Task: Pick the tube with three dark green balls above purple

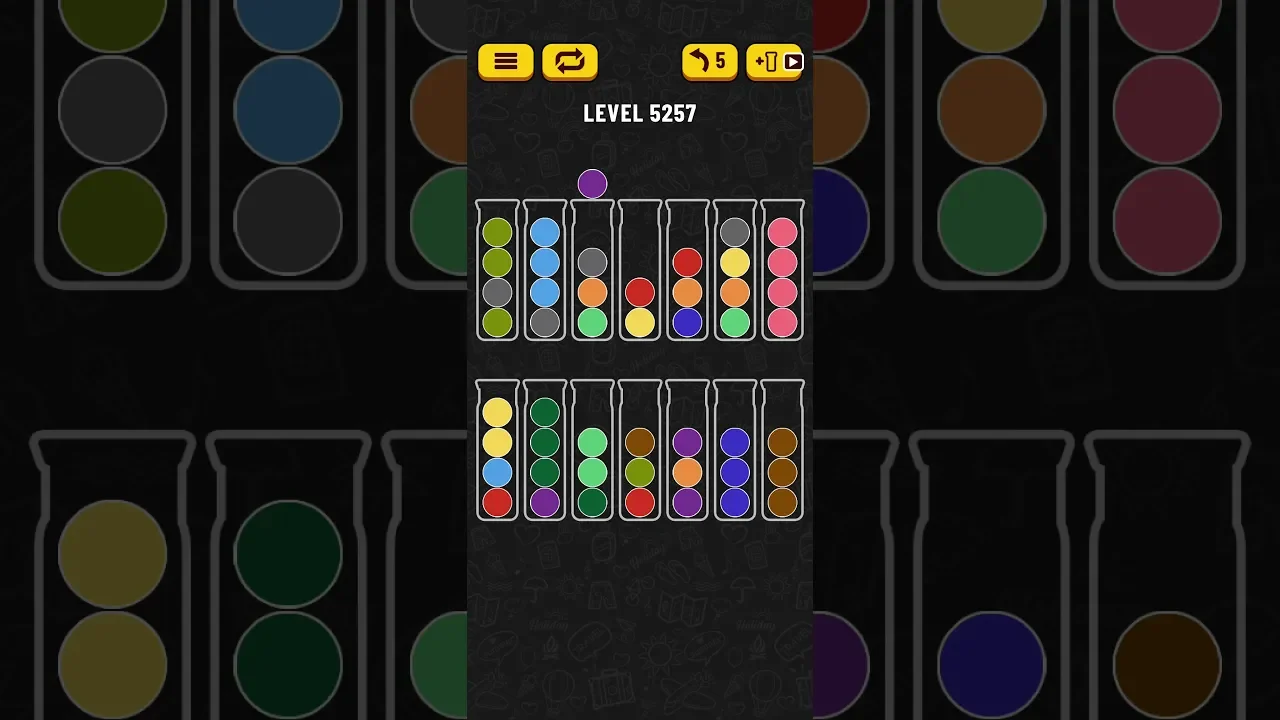Action: click(544, 452)
